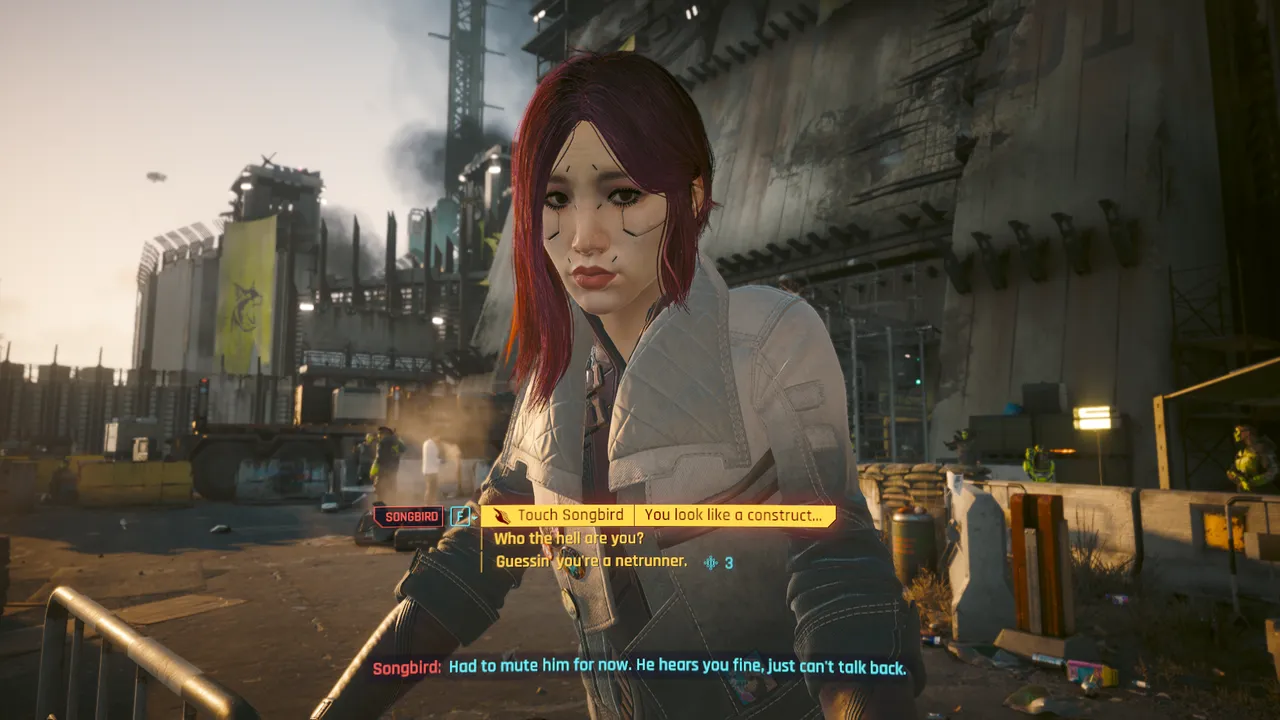Ask "Who the hell are you?"
Screen dimensions: 1280x720
coord(568,539)
